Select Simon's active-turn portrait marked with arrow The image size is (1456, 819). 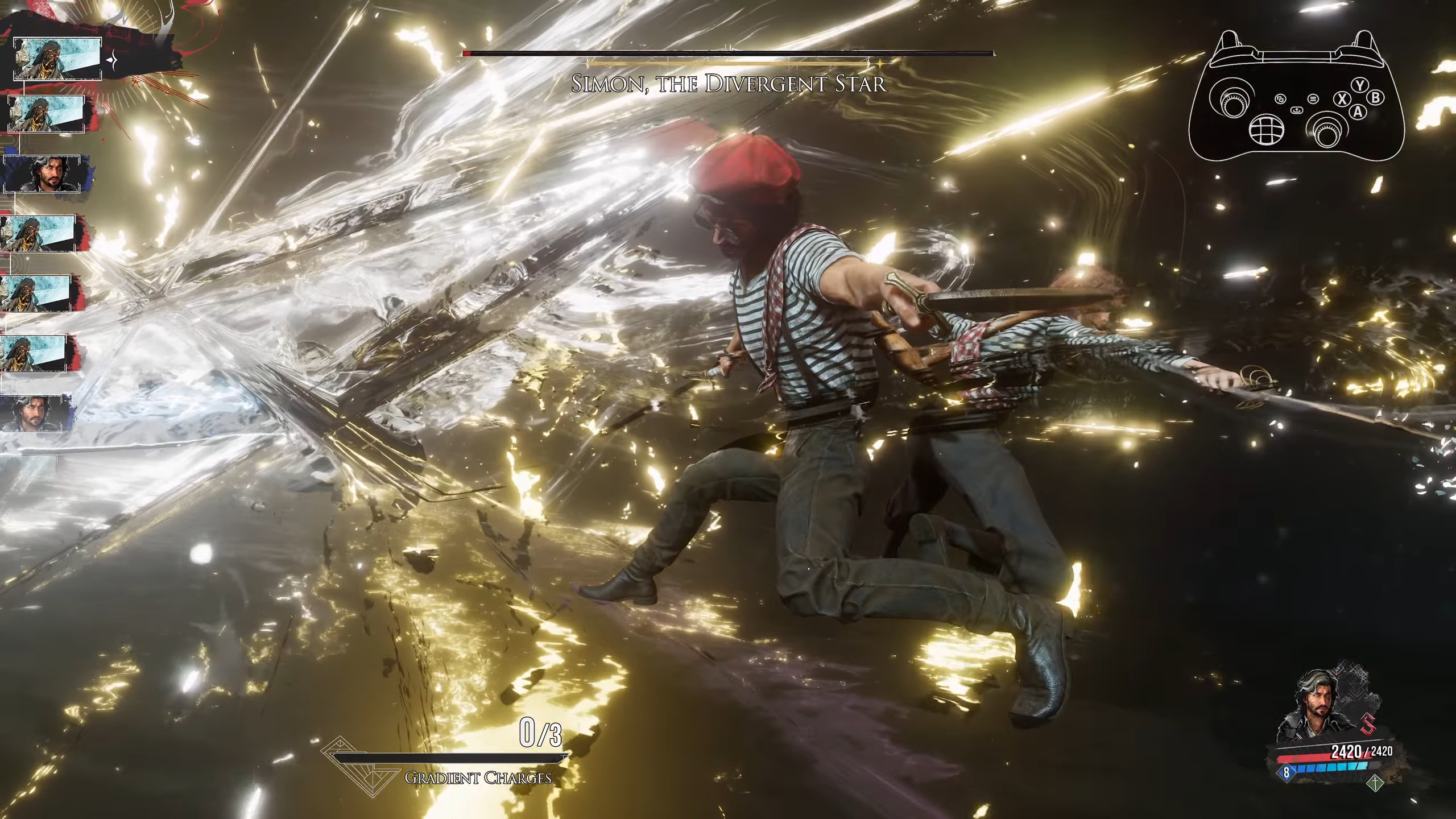pyautogui.click(x=57, y=59)
